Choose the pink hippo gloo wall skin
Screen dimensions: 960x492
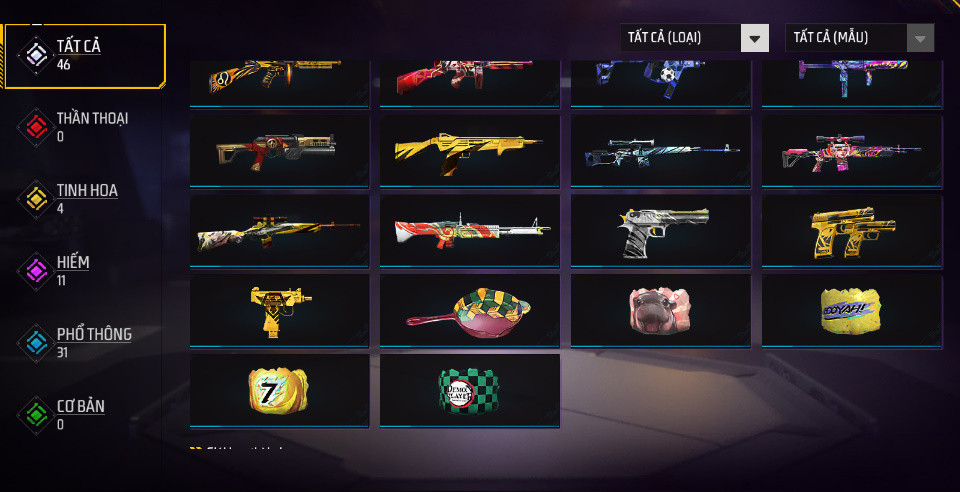[x=660, y=310]
